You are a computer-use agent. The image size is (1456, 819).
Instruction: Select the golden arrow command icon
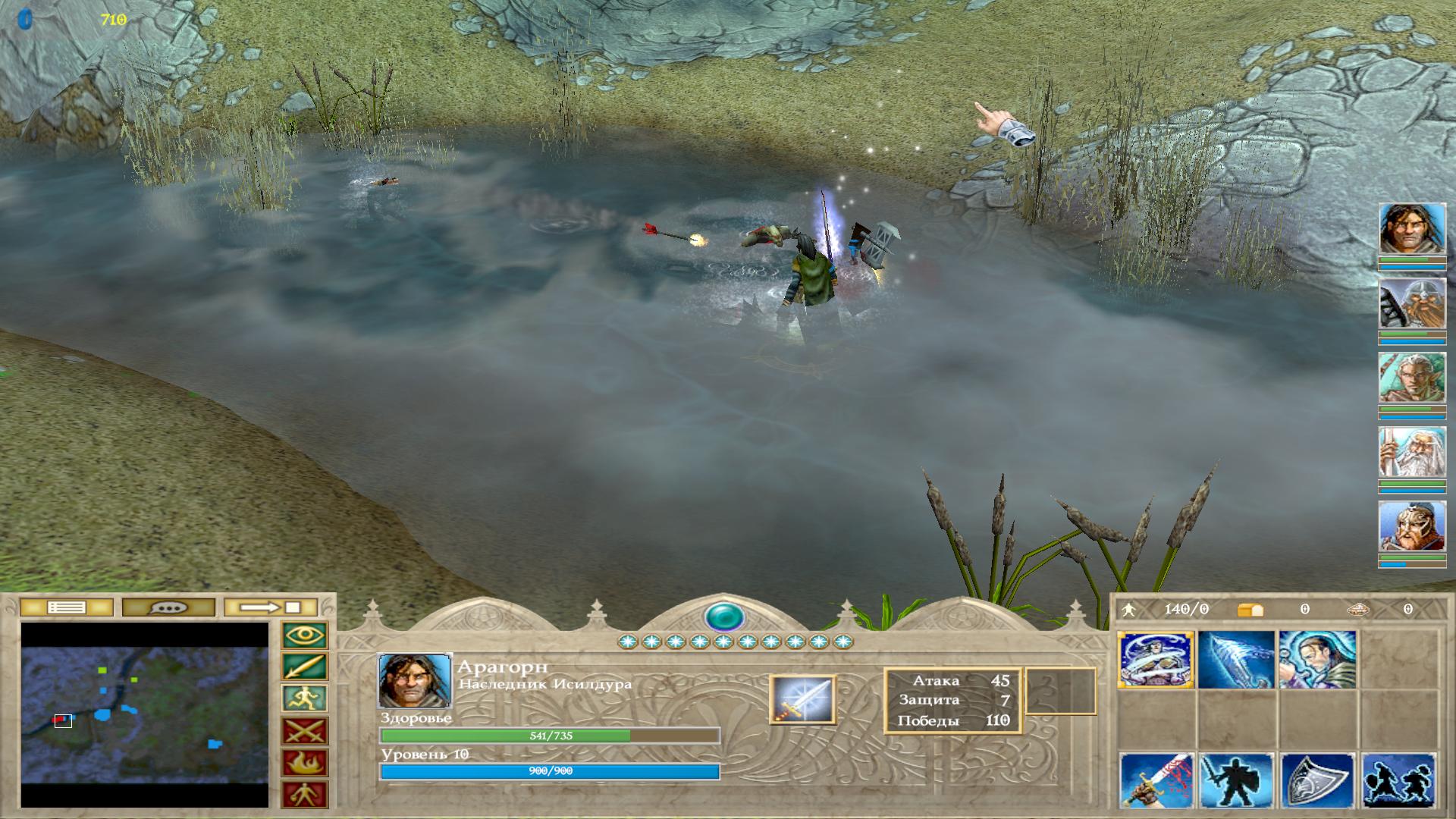point(305,667)
